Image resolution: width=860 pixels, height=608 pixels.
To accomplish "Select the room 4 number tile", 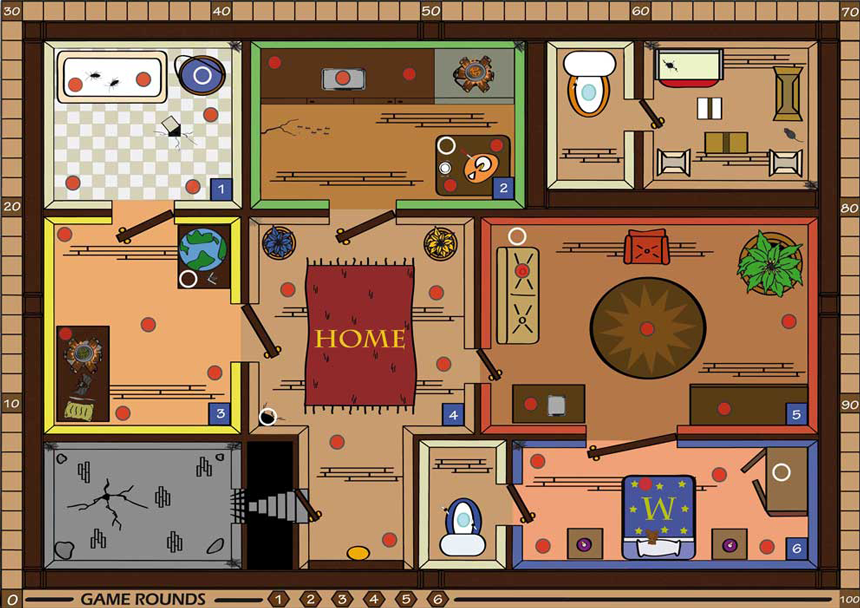I will [453, 414].
